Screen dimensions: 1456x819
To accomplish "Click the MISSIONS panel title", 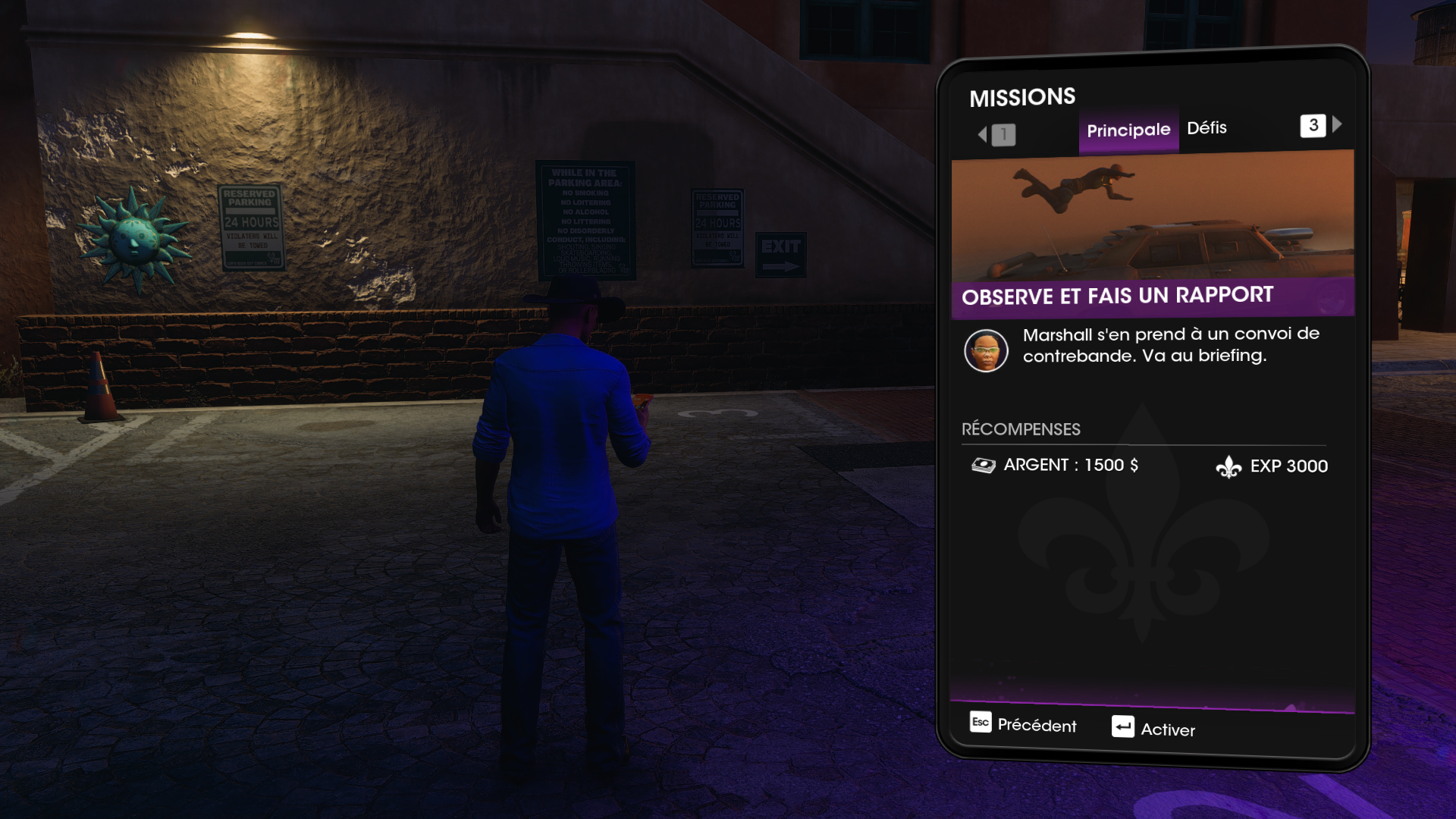I will pos(1023,96).
